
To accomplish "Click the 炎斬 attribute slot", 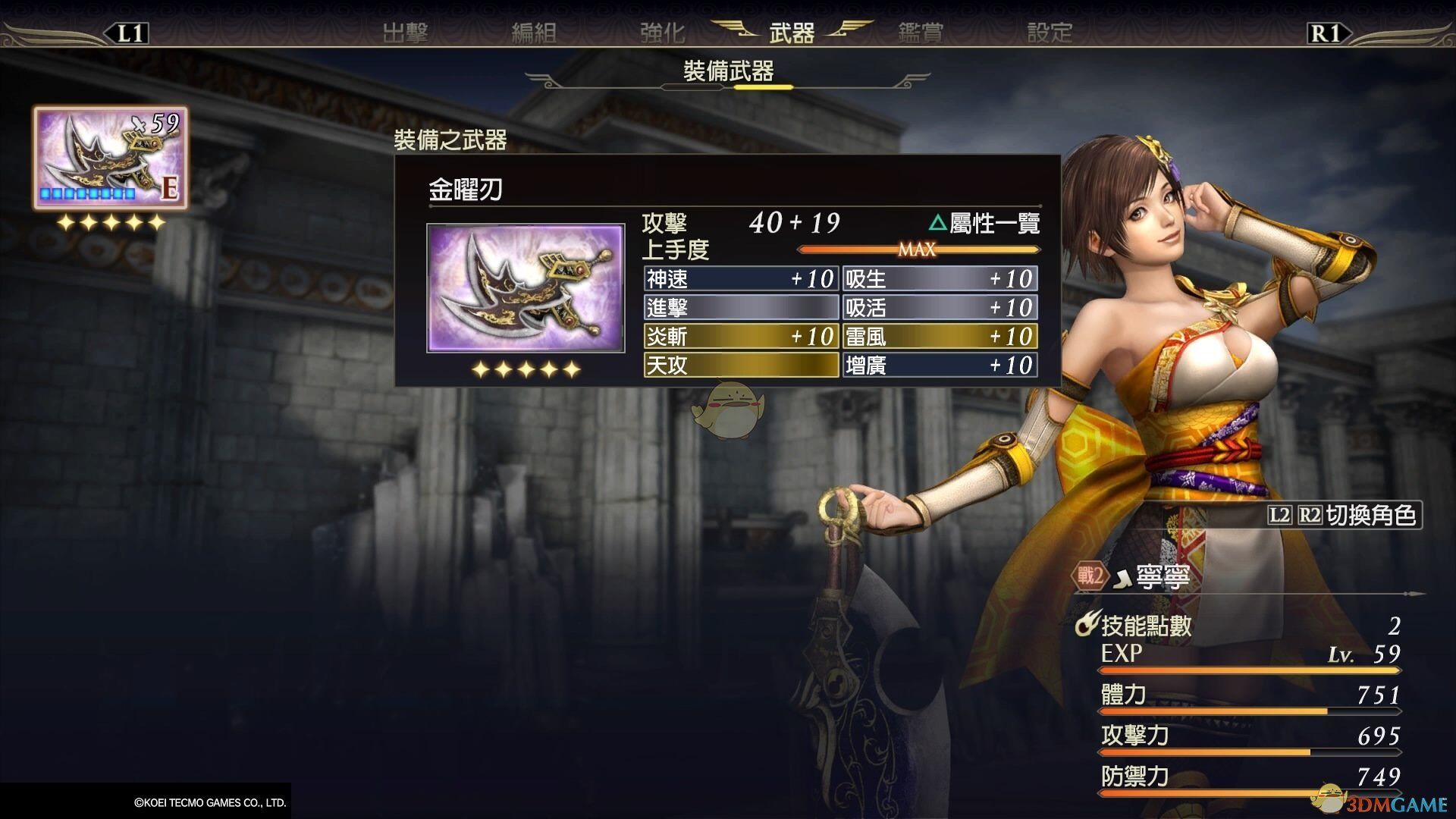I will tap(741, 337).
